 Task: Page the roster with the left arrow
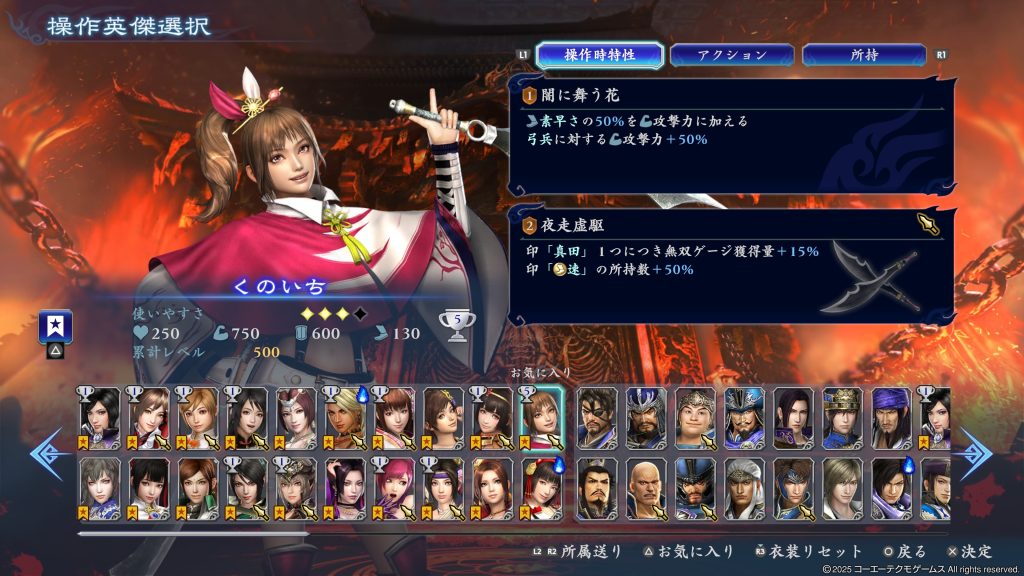(x=48, y=452)
